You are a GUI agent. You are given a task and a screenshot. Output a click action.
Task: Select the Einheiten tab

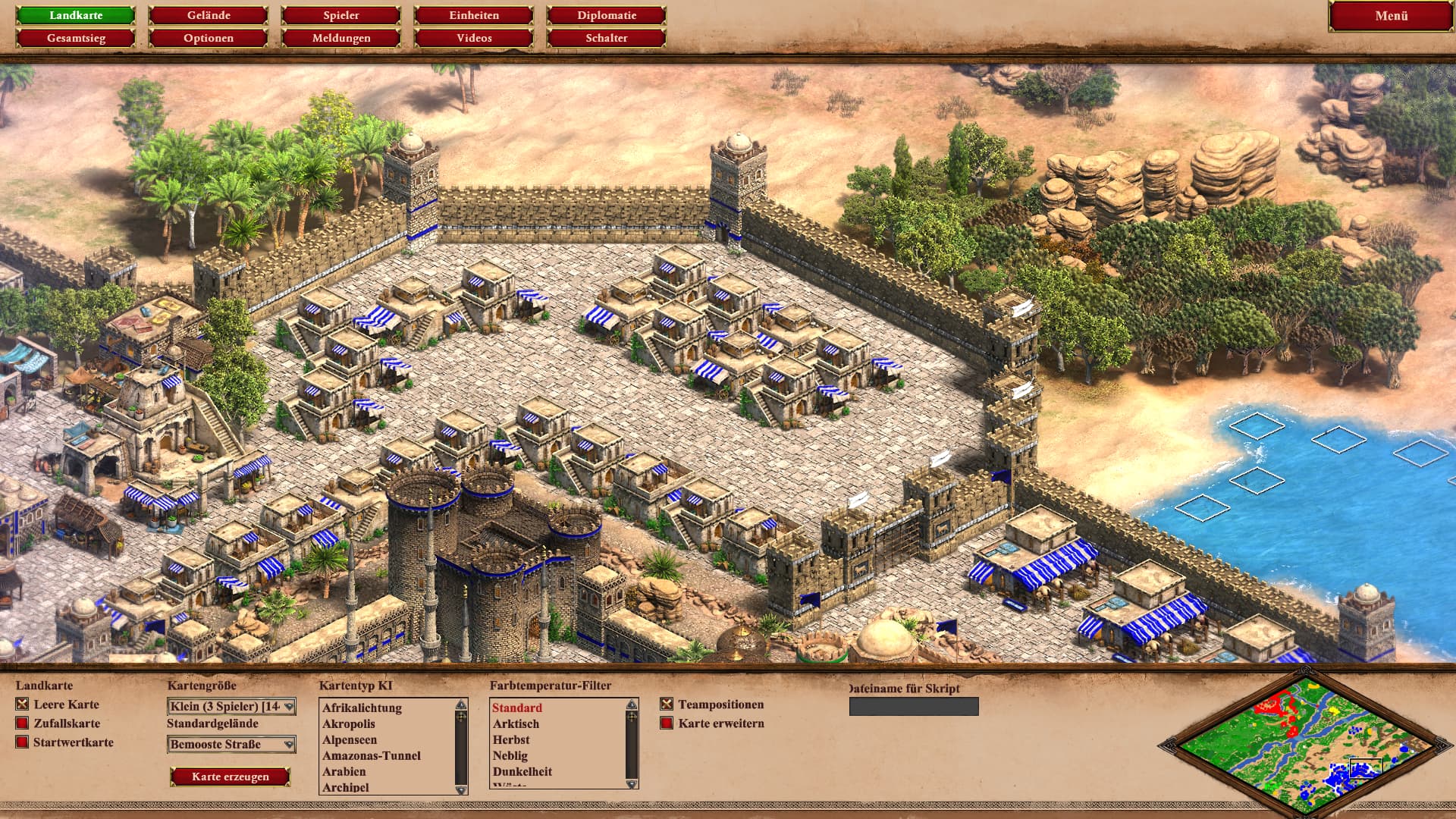click(474, 15)
